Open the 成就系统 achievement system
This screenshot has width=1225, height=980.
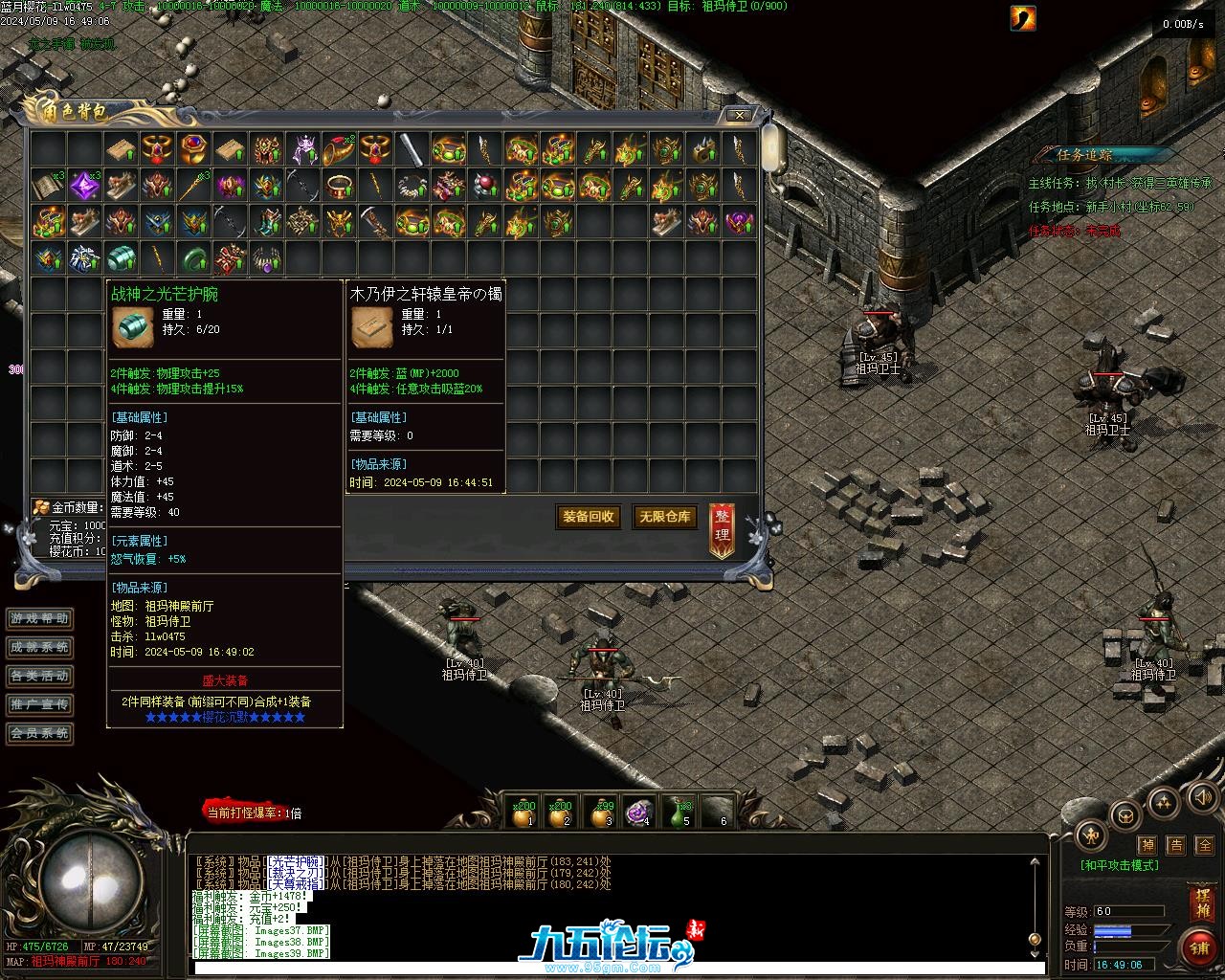(x=40, y=648)
